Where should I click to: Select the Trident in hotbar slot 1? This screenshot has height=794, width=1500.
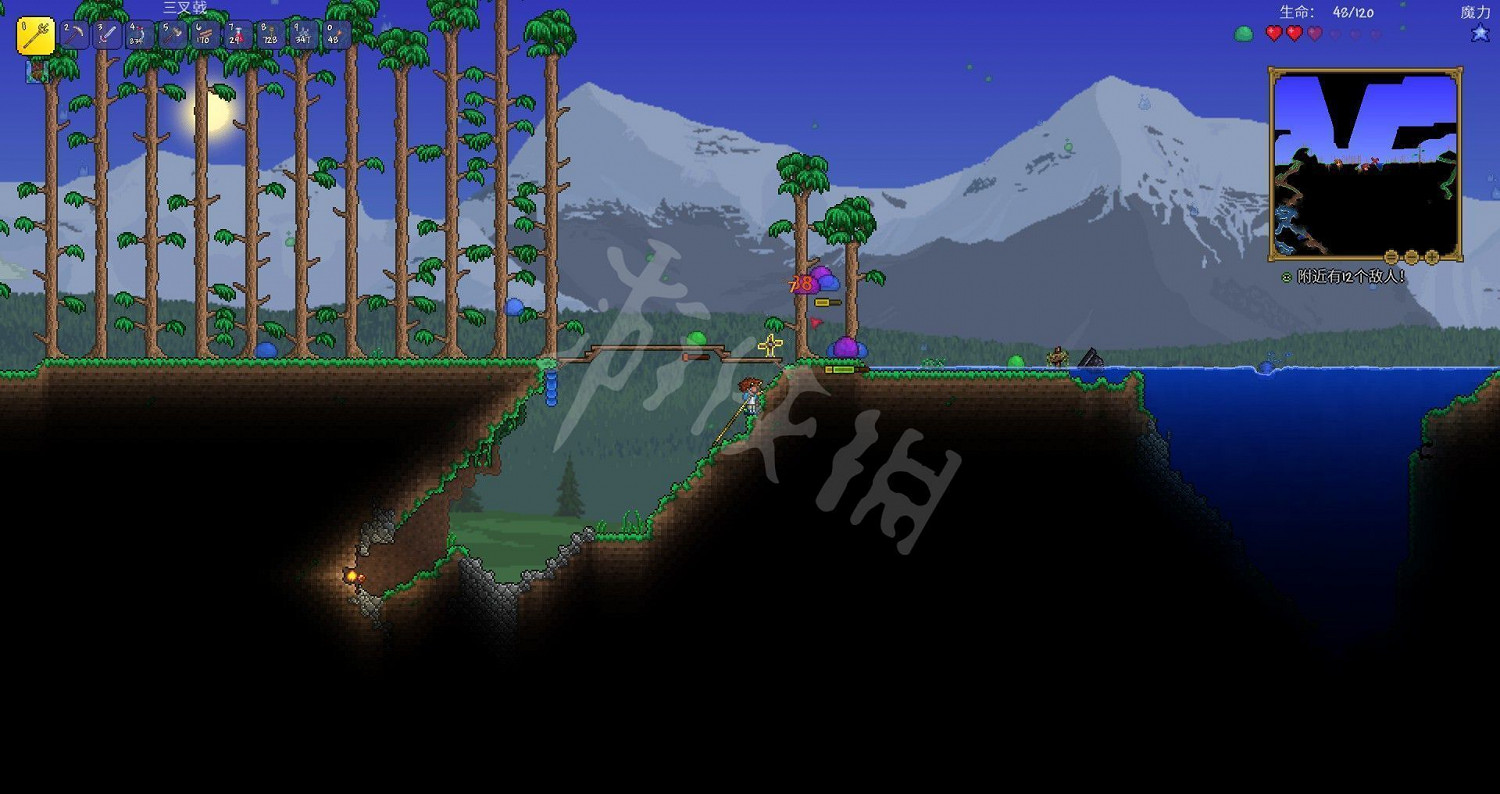(x=35, y=33)
